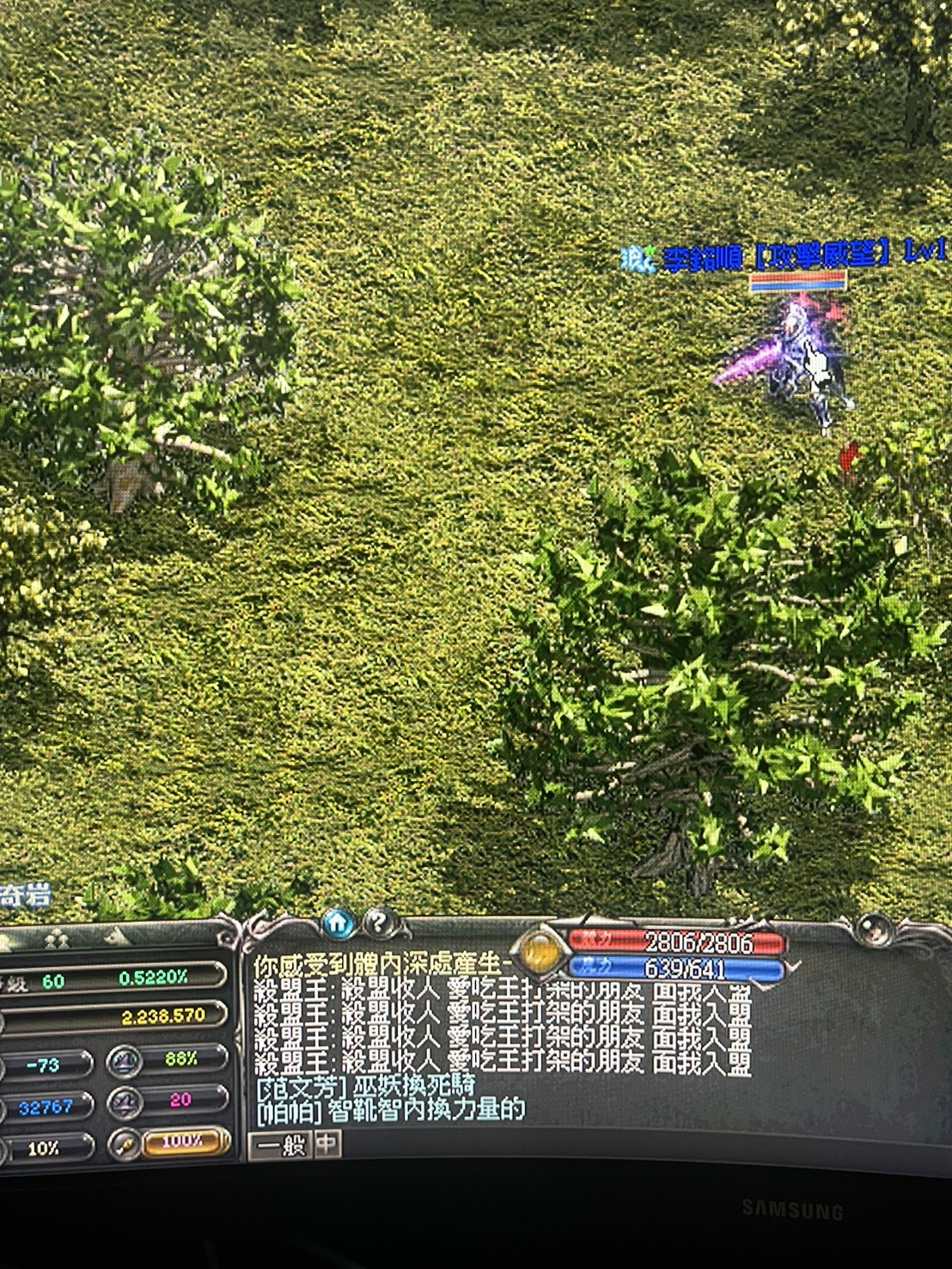The image size is (952, 1269).
Task: Click the chat message from 帕帕
Action: [391, 1110]
